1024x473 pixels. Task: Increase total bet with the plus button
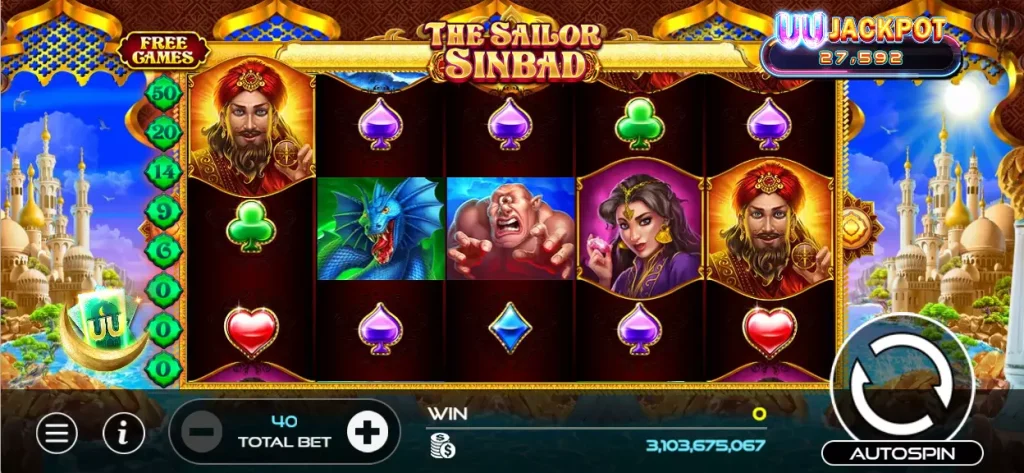[x=366, y=431]
